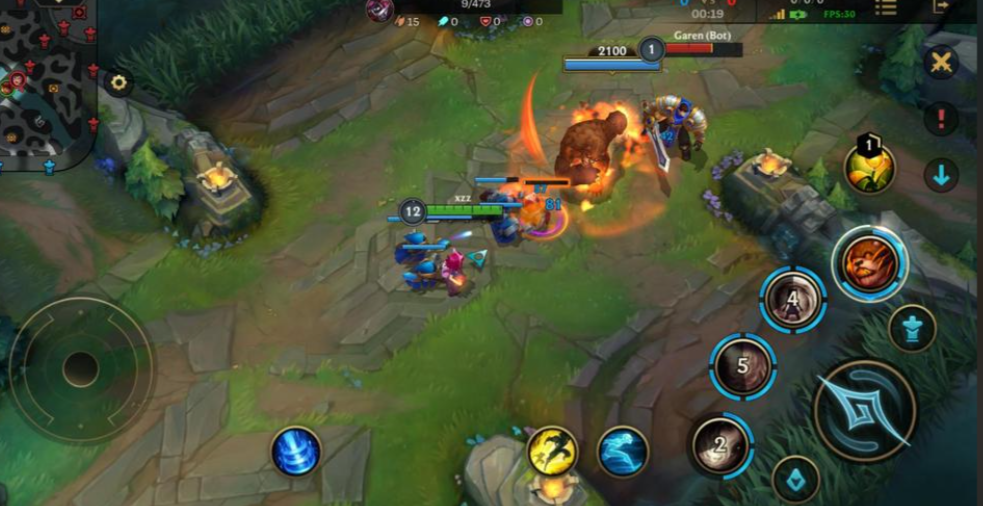This screenshot has height=506, width=983.
Task: Open the settings gear beside the minimap
Action: (x=119, y=82)
